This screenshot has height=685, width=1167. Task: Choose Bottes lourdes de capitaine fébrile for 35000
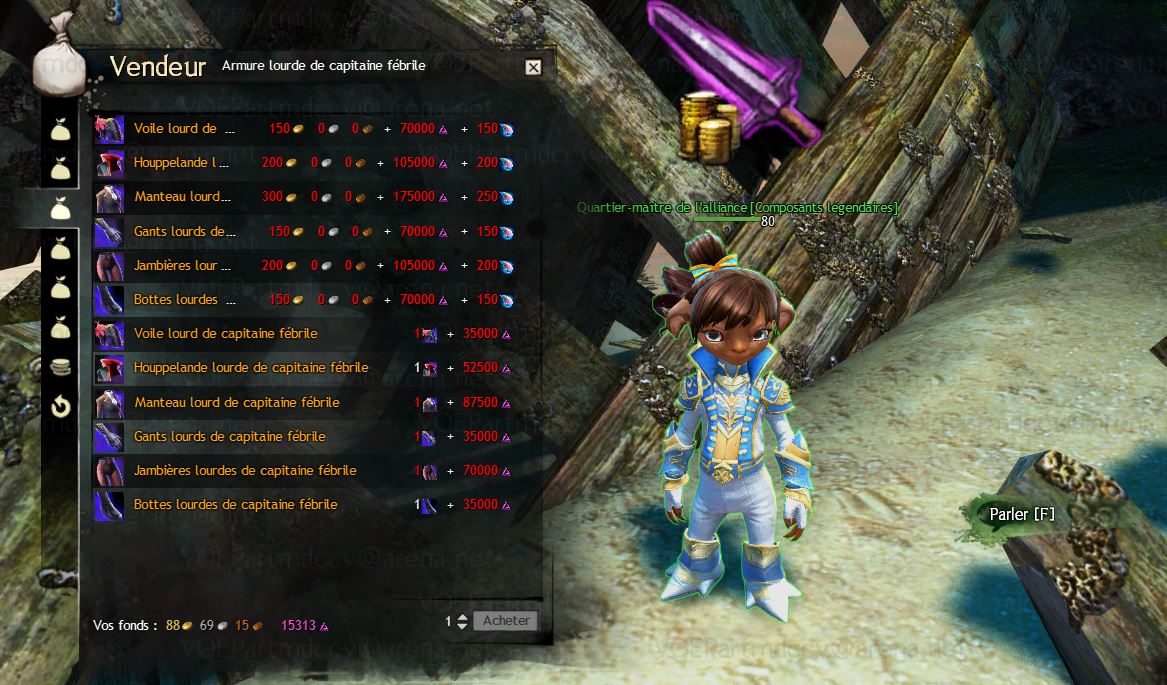point(235,504)
